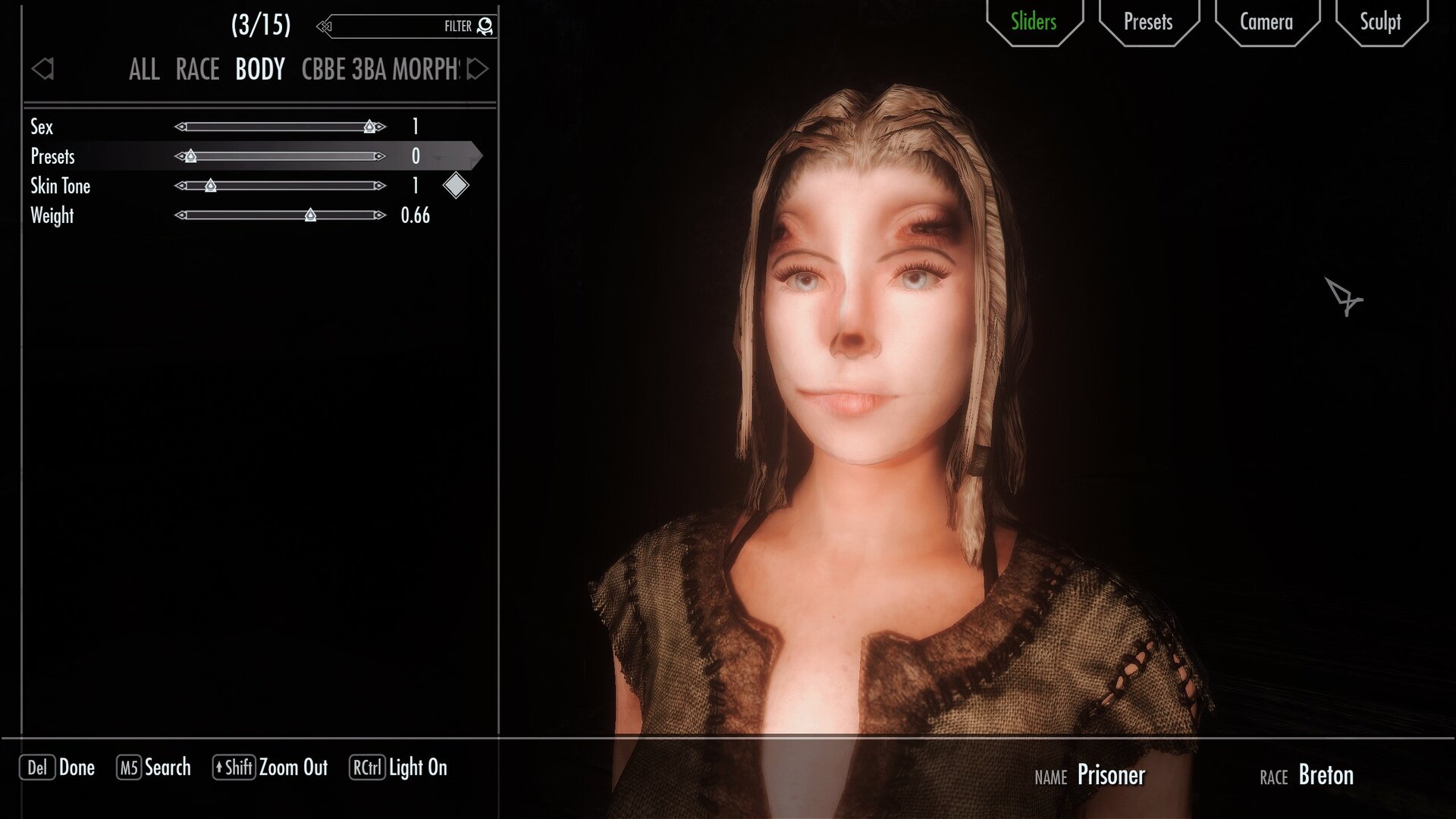Open the CBBE 3BA MORPHS category
The width and height of the screenshot is (1456, 819).
tap(381, 70)
